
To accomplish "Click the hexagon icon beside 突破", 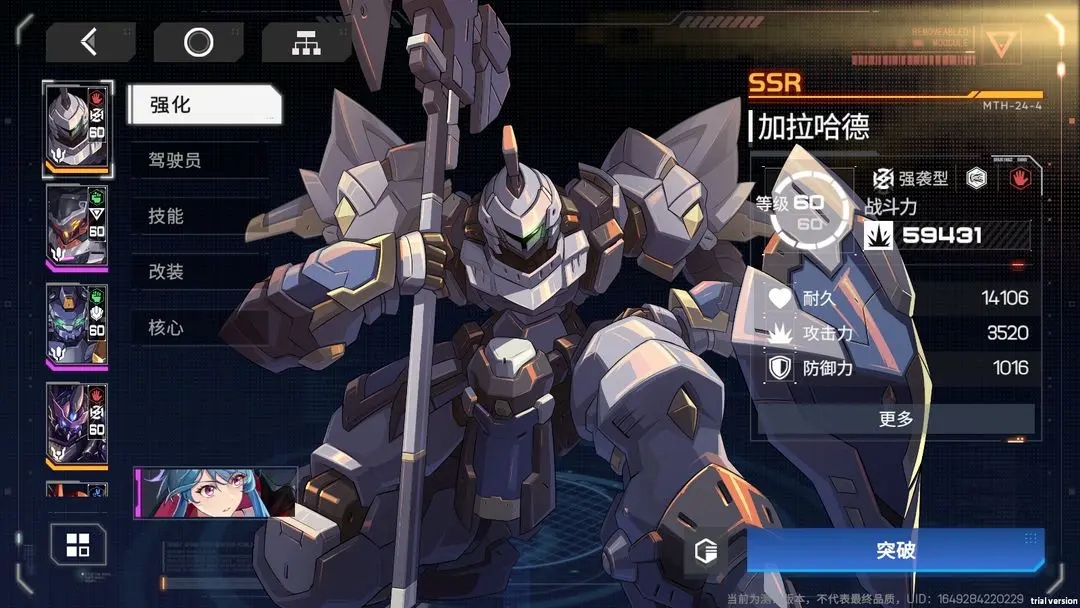I will coord(707,551).
